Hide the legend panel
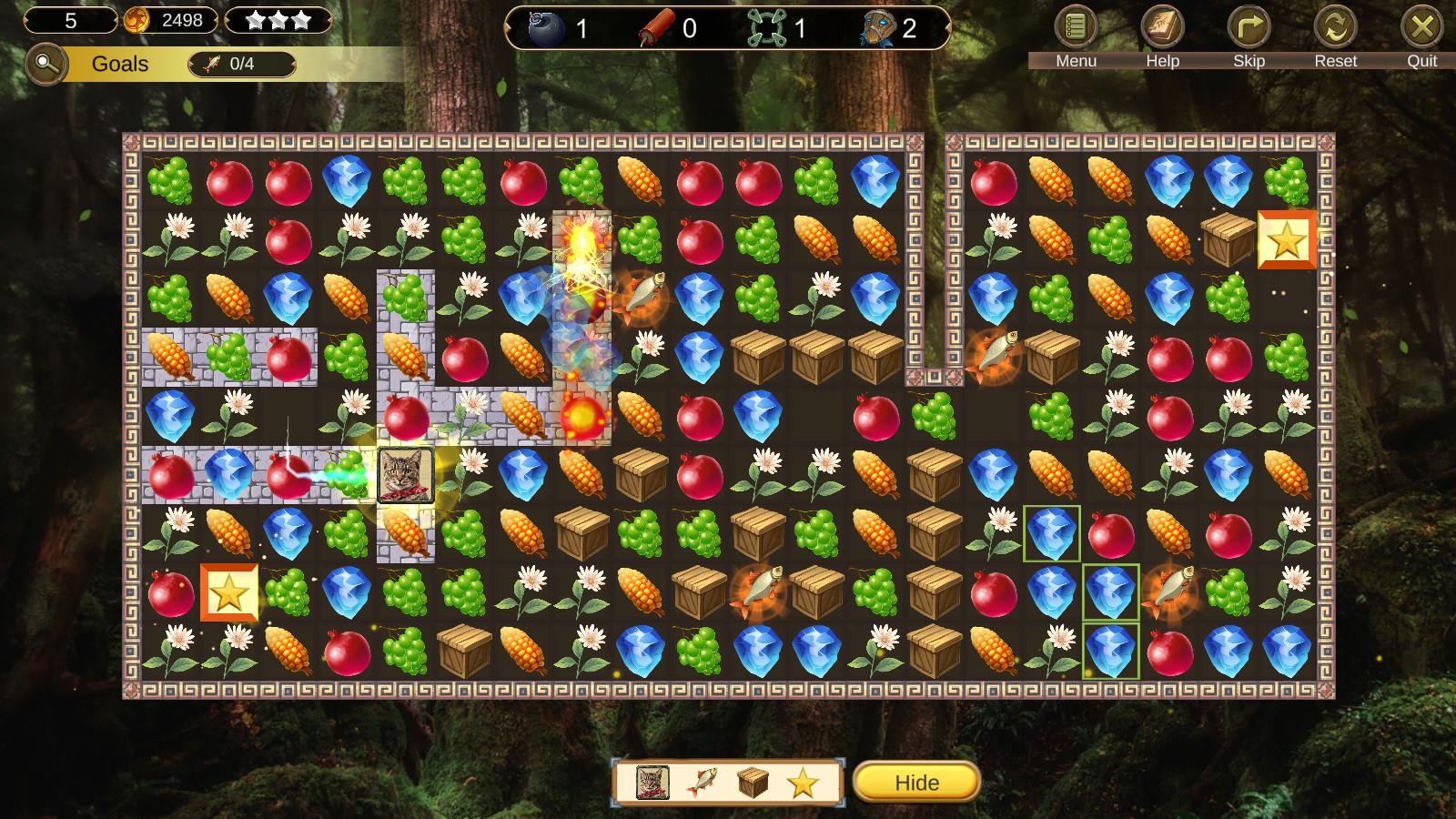 tap(916, 783)
